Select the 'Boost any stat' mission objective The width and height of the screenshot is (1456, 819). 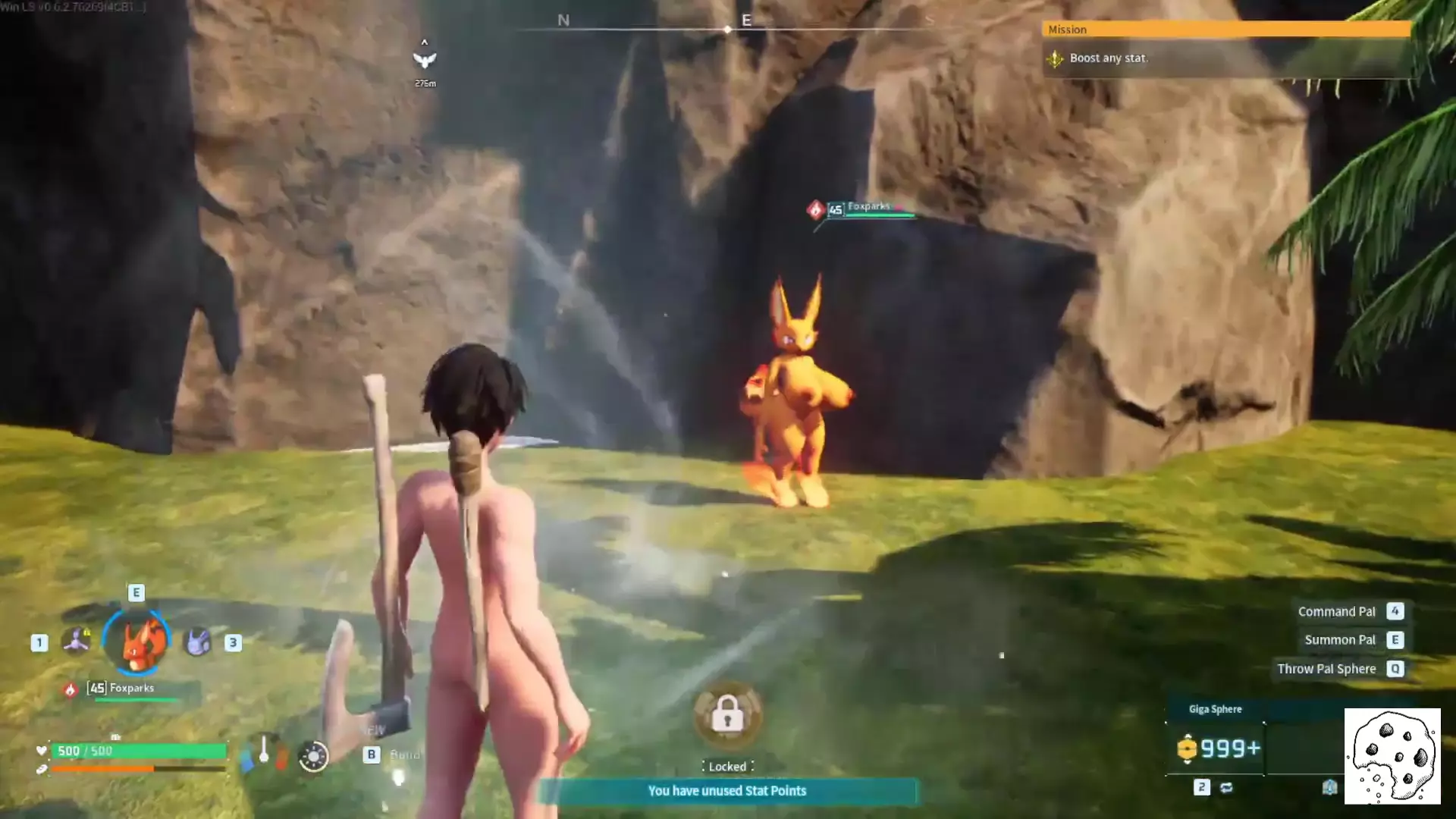pos(1108,58)
